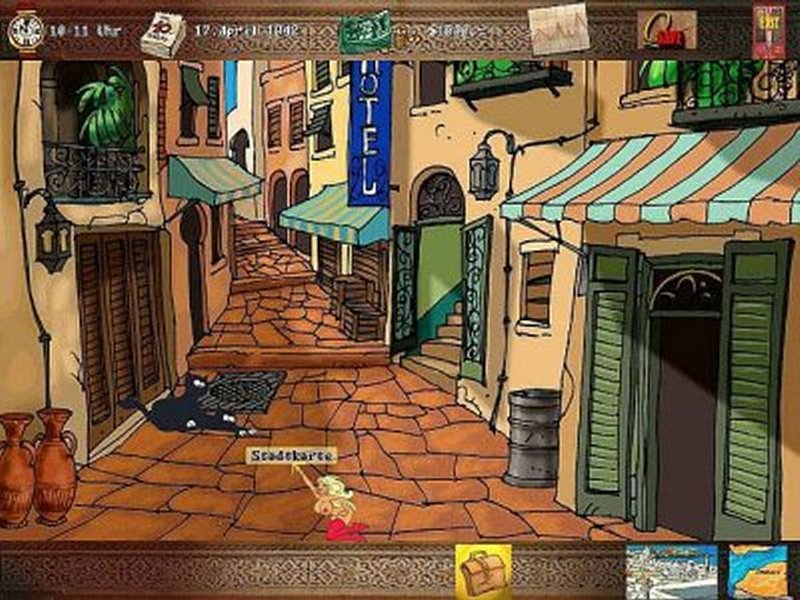Screen dimensions: 800x600
Task: Click the green money icon
Action: [x=363, y=32]
